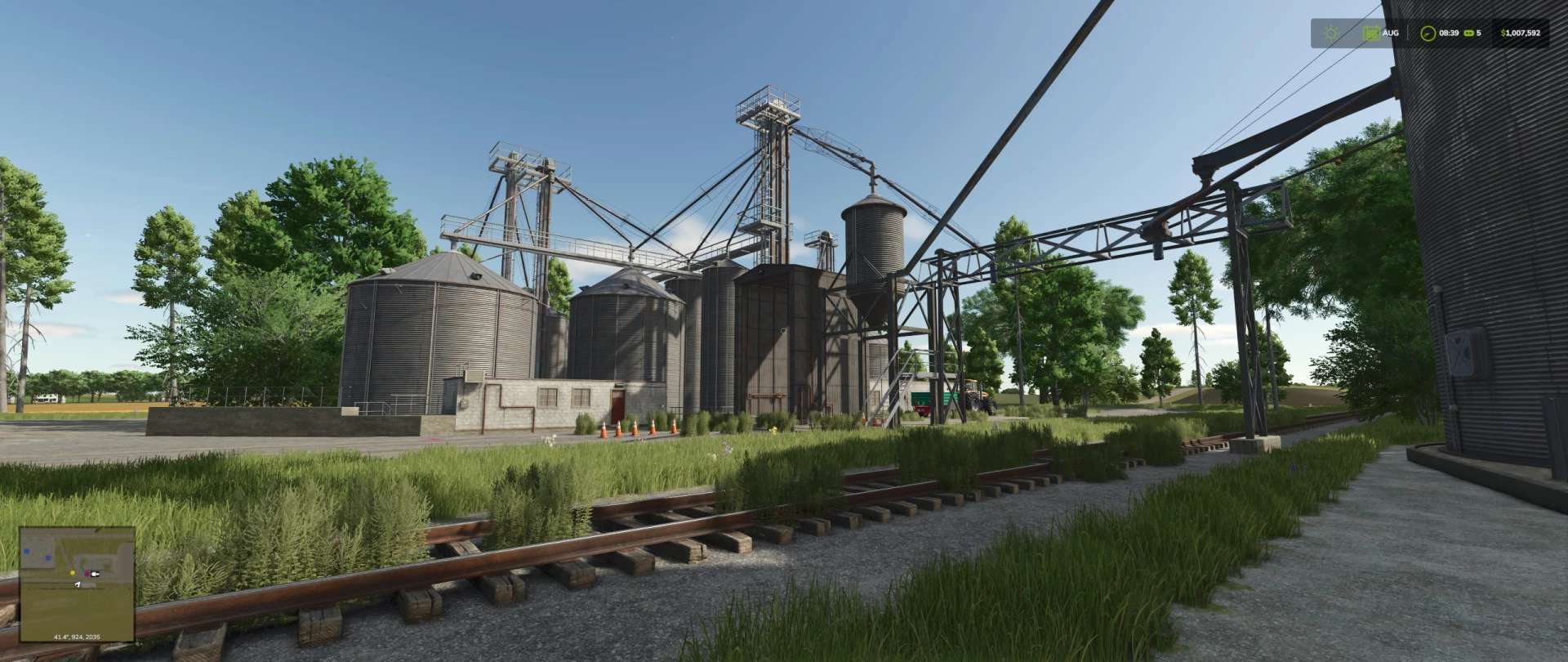Image resolution: width=1568 pixels, height=662 pixels.
Task: Click the white vehicle icon on the minimap
Action: [x=95, y=574]
